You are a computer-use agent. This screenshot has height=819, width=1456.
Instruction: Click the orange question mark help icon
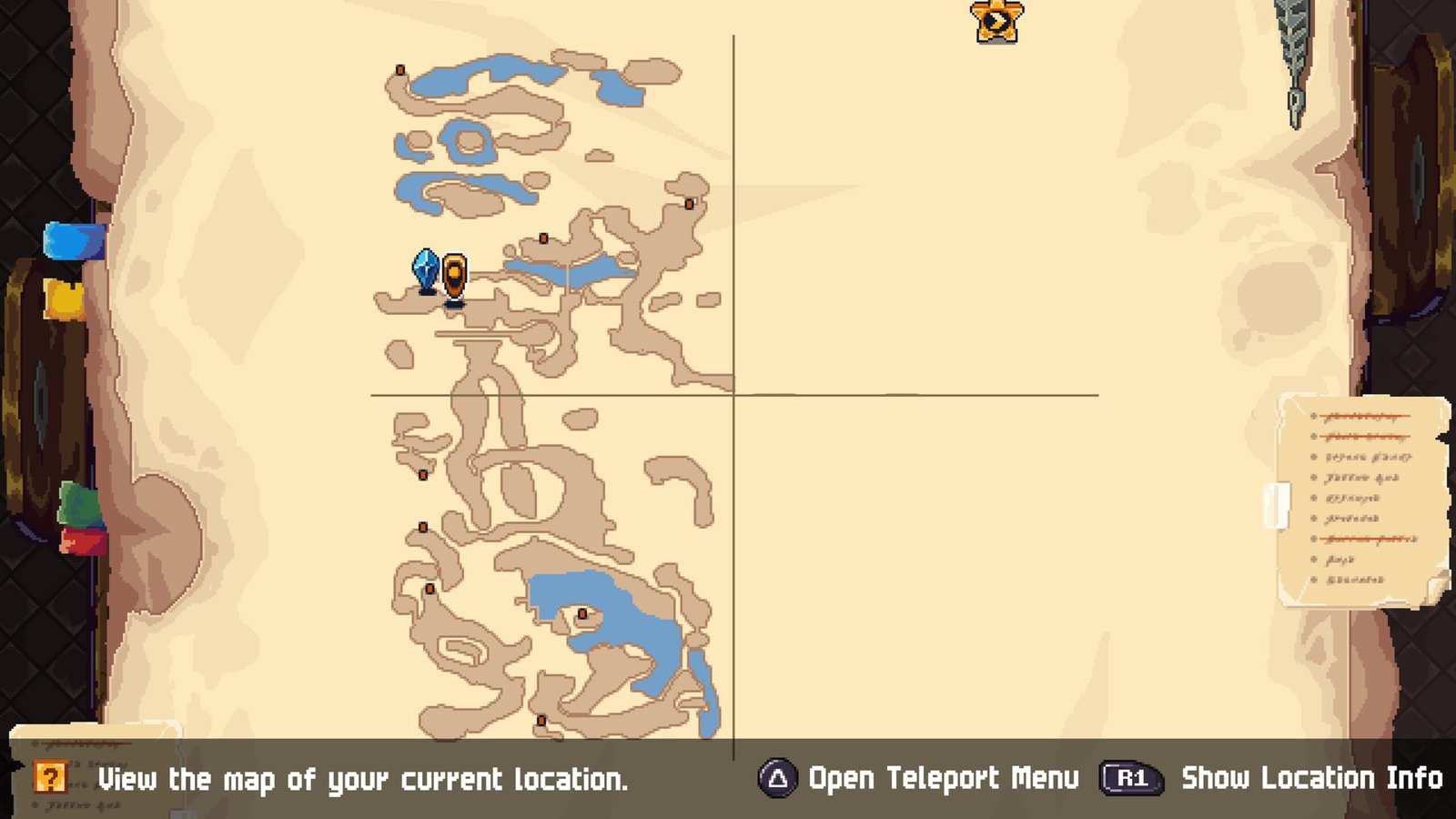[50, 778]
